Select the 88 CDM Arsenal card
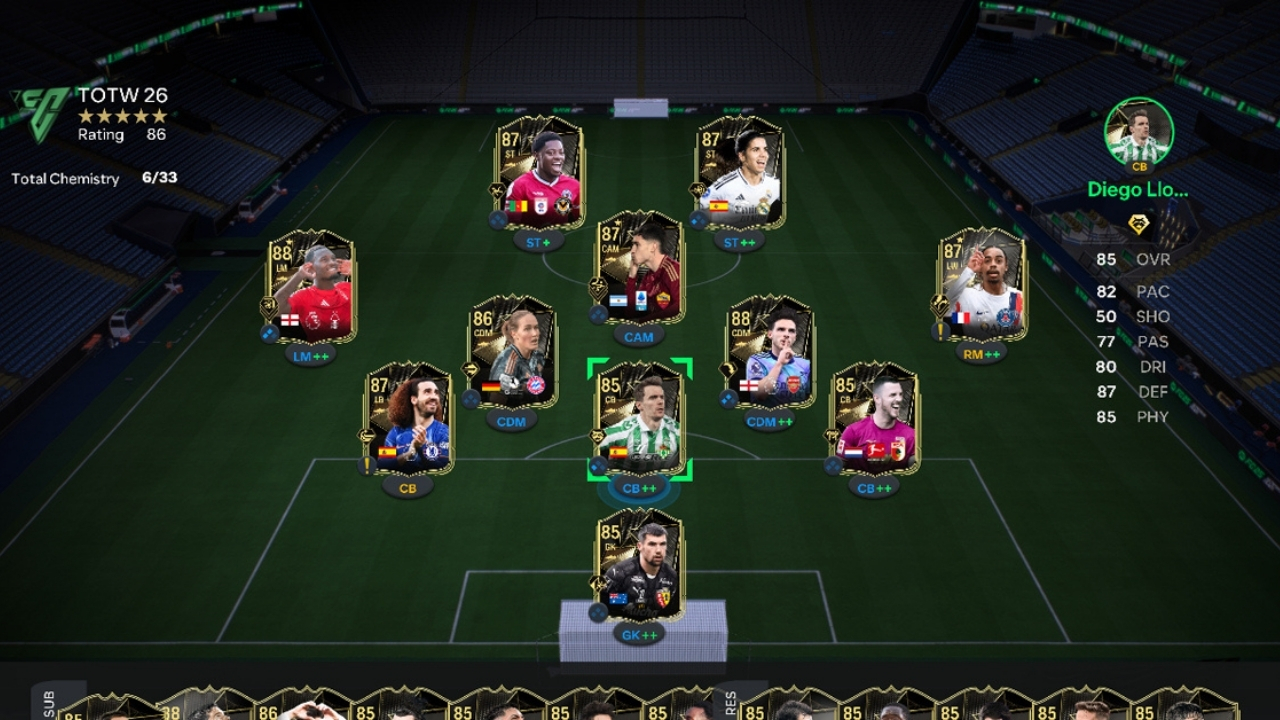The image size is (1280, 720). click(x=770, y=352)
